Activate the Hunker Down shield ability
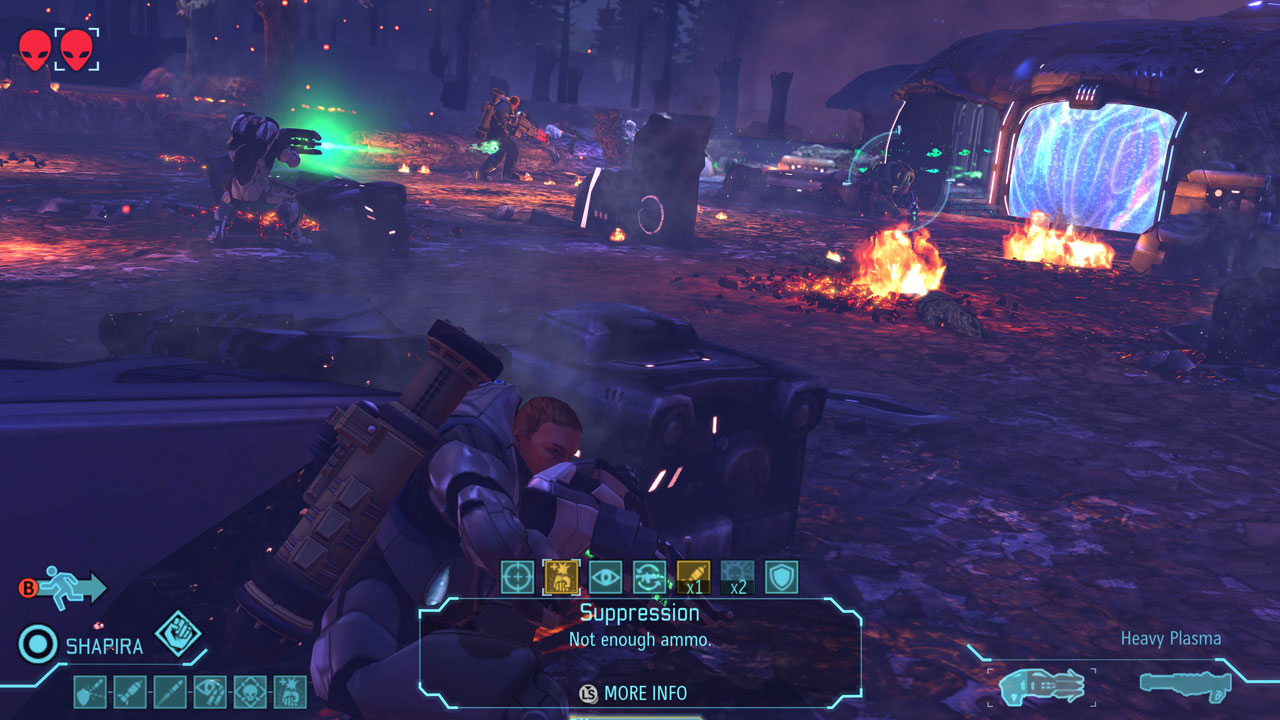The height and width of the screenshot is (720, 1280). pyautogui.click(x=781, y=577)
